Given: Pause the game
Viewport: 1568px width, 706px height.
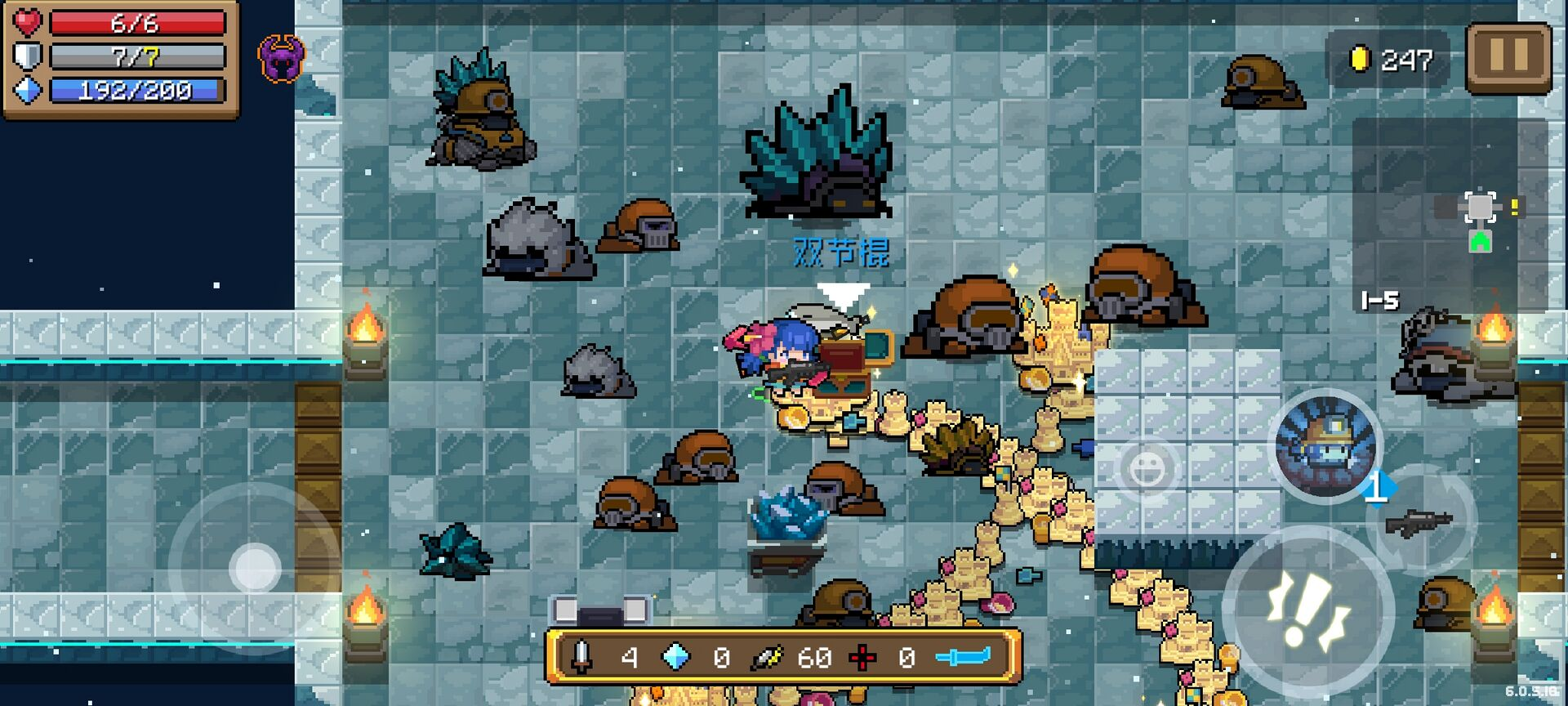Looking at the screenshot, I should (1508, 57).
